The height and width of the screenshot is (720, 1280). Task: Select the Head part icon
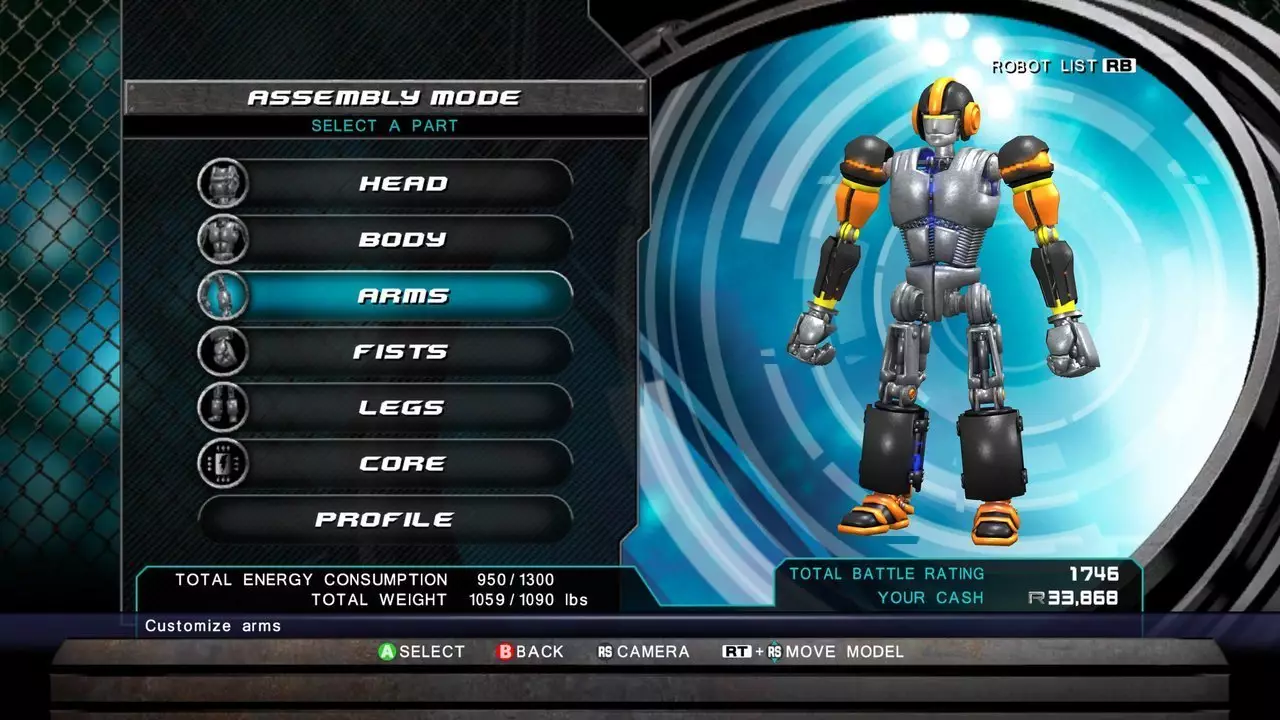coord(222,183)
